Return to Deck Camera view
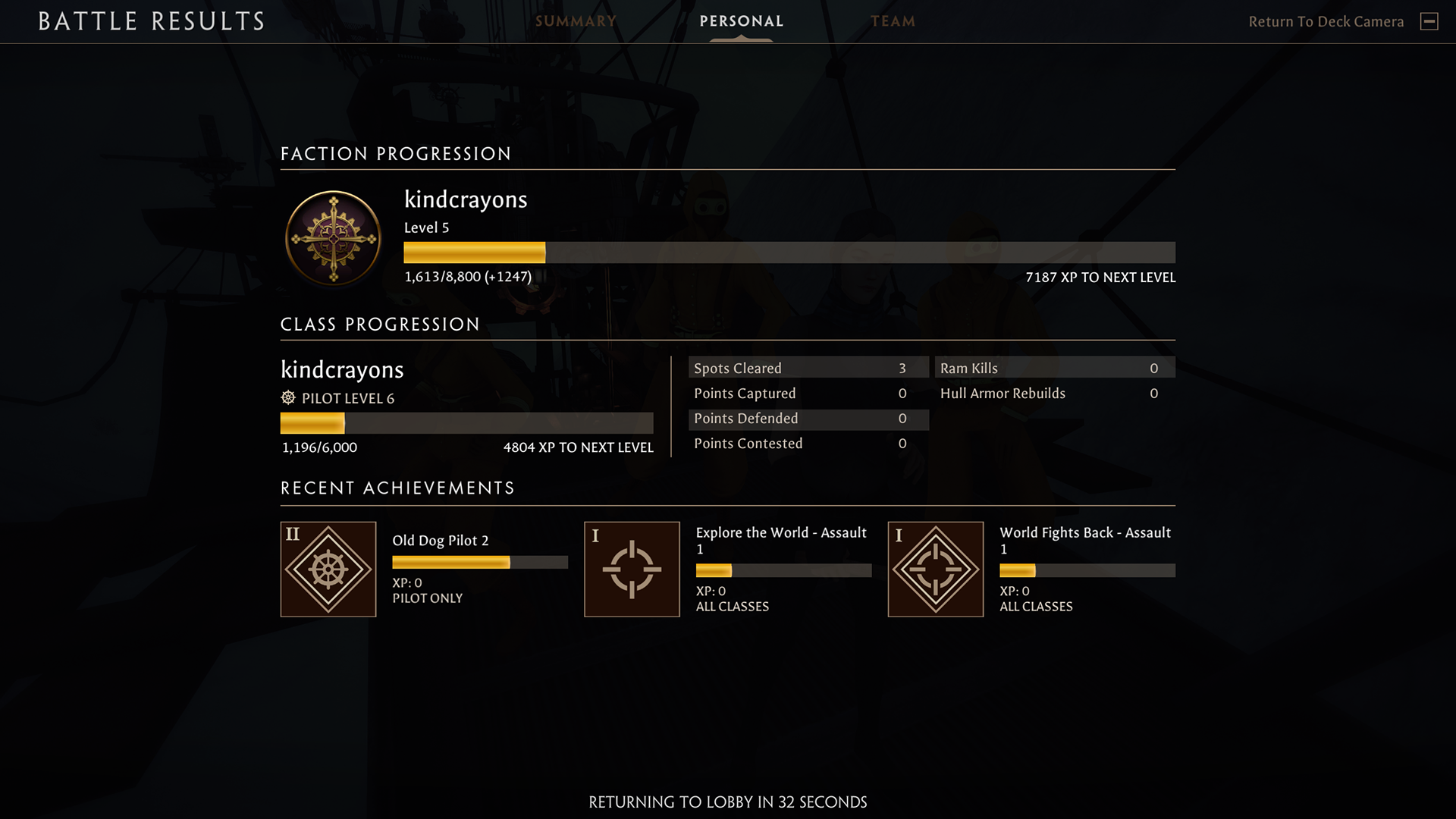 tap(1326, 22)
